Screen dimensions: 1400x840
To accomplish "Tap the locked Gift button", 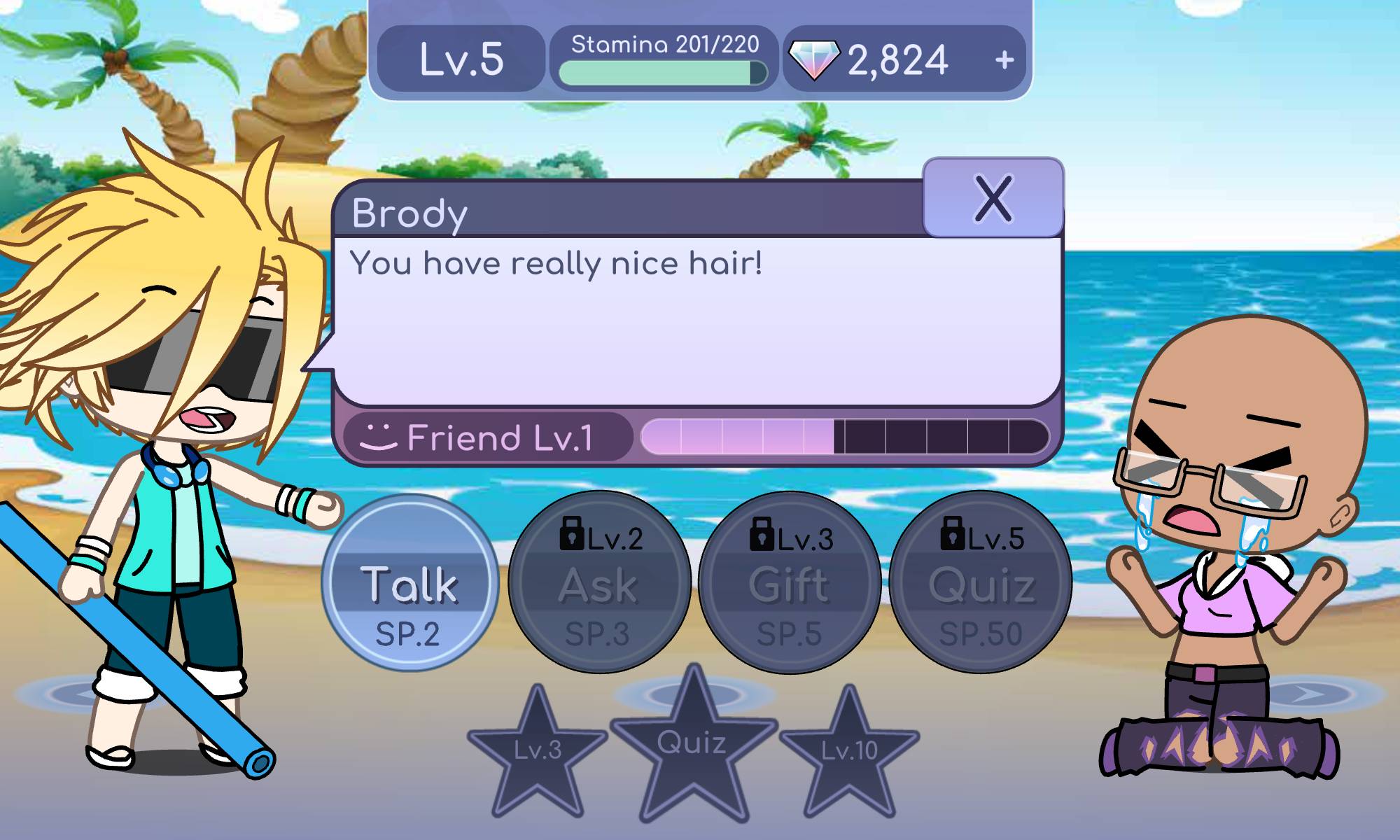I will [x=789, y=582].
